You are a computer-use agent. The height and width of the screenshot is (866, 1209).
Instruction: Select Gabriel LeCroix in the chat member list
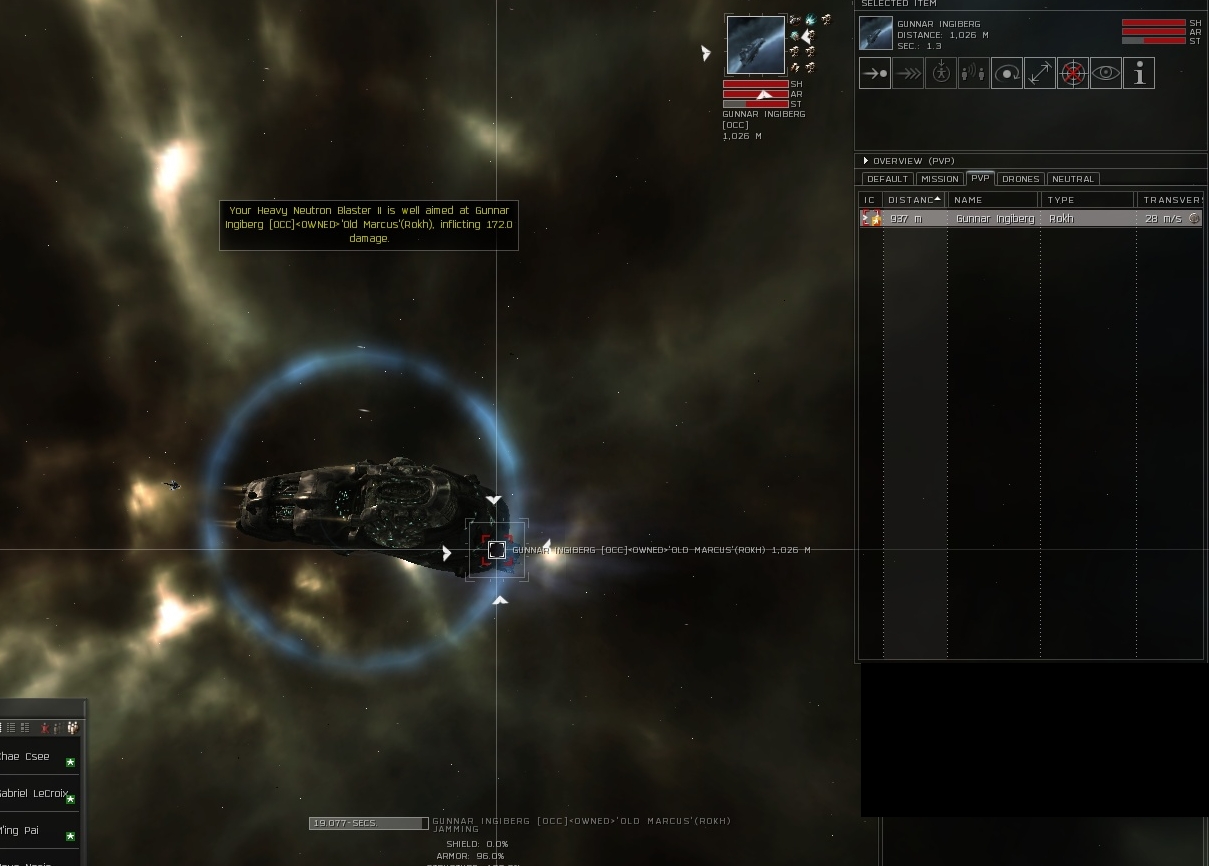(x=35, y=794)
